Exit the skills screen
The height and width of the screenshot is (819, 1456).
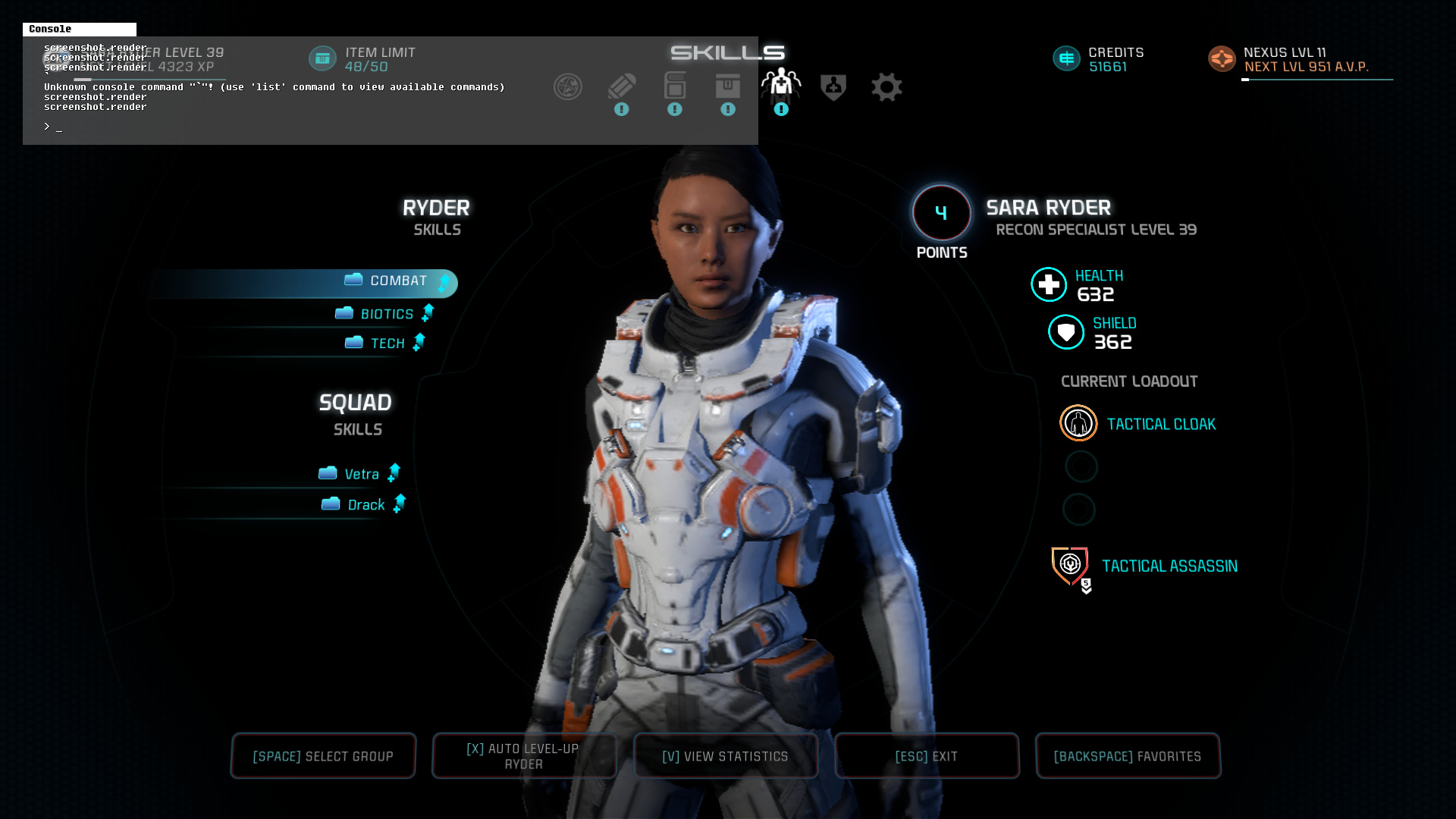pyautogui.click(x=926, y=756)
